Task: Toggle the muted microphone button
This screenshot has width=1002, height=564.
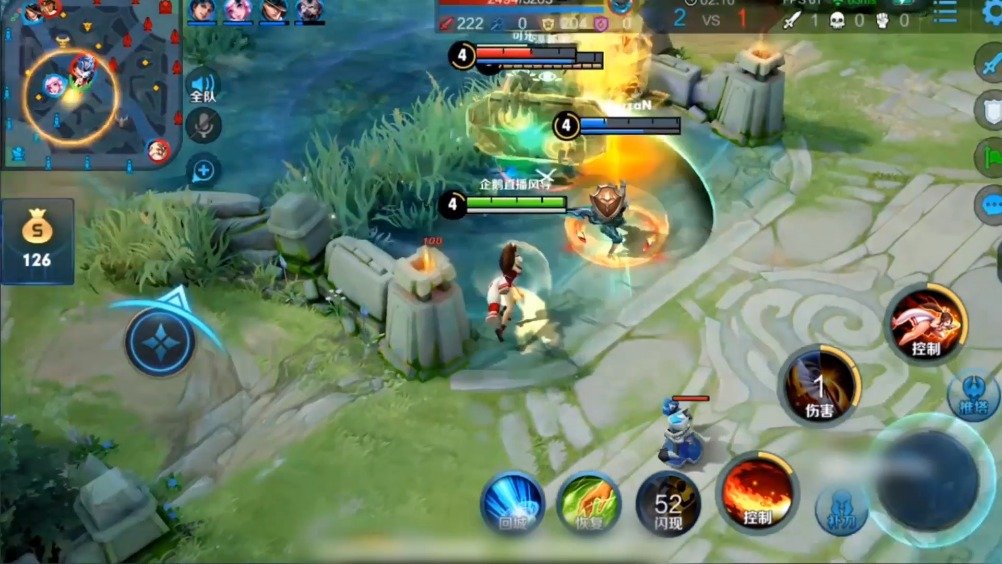Action: coord(205,124)
